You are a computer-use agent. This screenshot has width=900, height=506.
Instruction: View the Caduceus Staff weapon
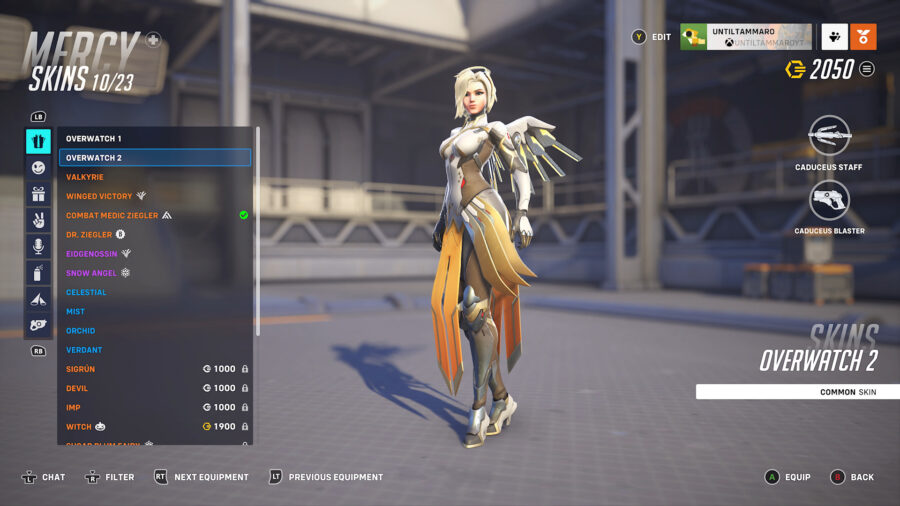[x=828, y=136]
